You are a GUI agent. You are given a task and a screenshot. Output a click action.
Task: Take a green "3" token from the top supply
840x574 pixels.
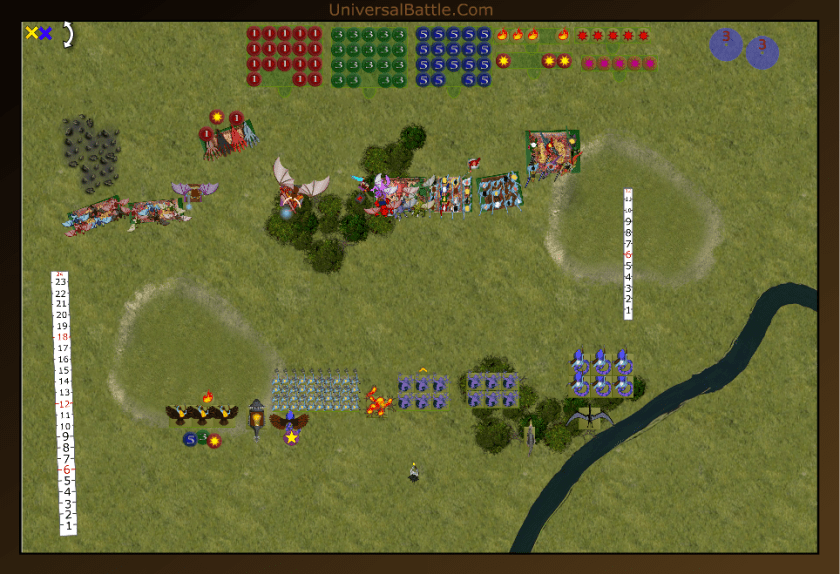click(x=339, y=34)
